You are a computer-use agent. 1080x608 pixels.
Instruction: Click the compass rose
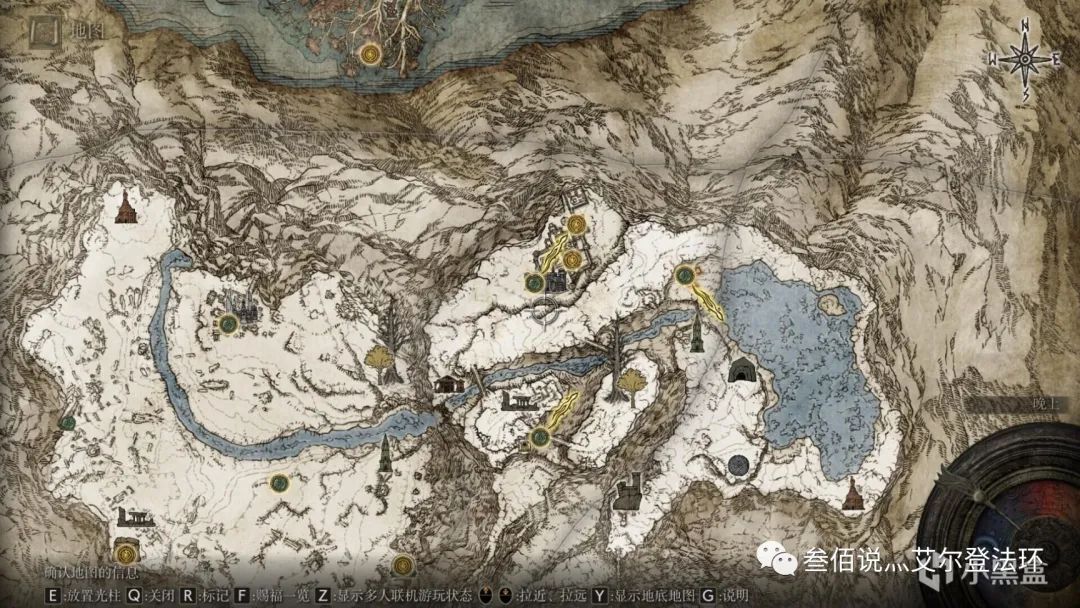pos(1025,59)
